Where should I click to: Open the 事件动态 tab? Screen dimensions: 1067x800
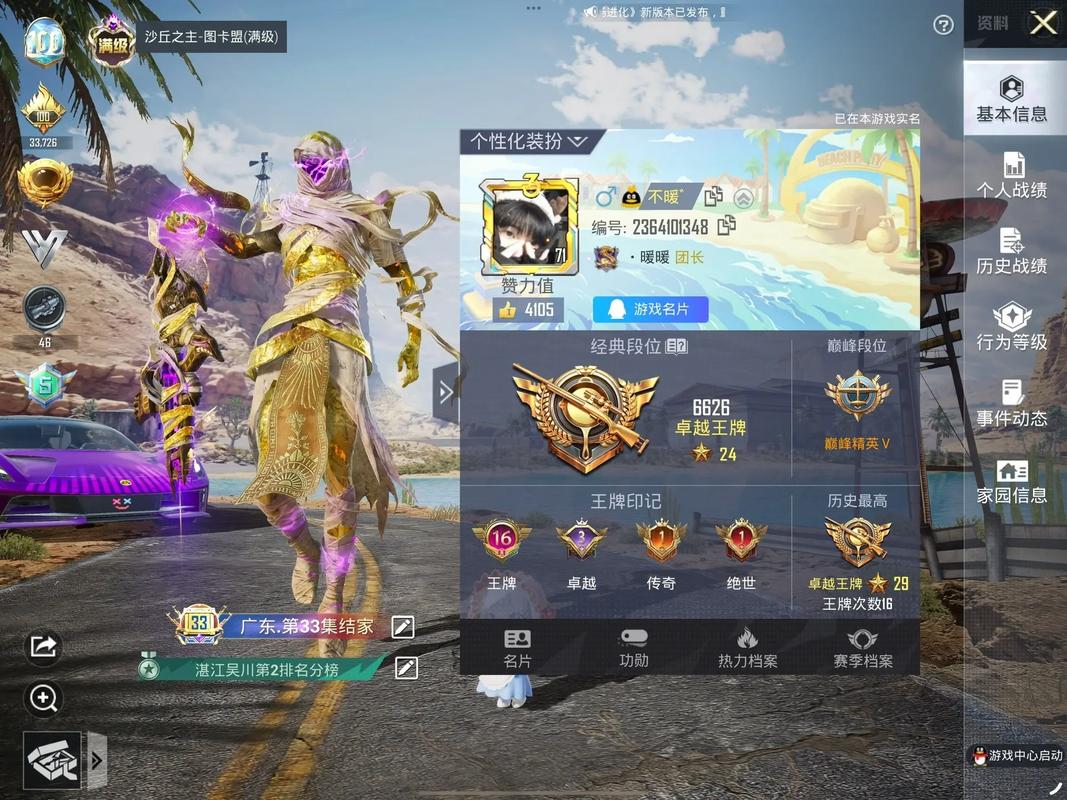point(1011,403)
